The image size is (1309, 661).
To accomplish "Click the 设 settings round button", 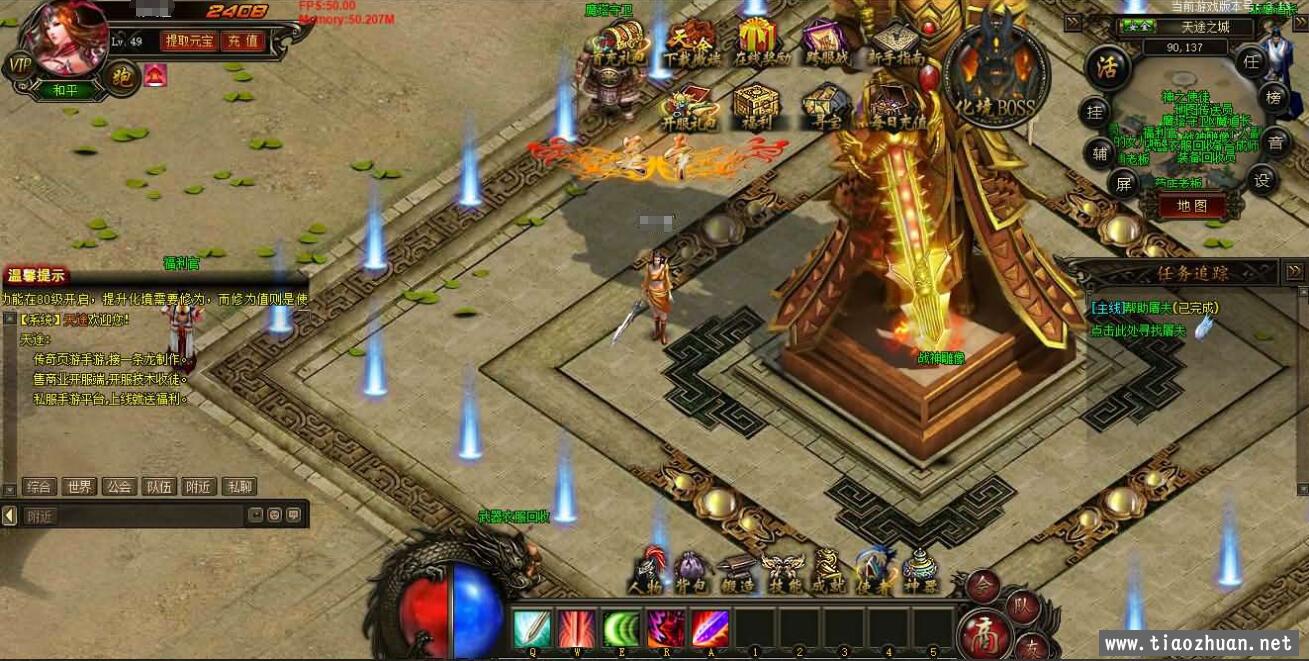I will coord(1264,180).
